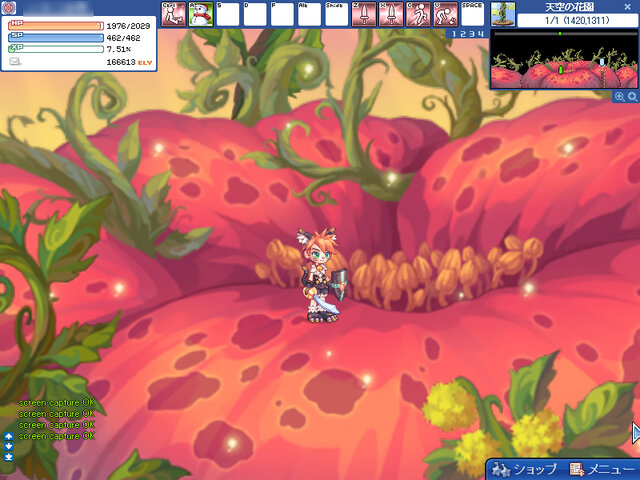Trigger the crouching figure skill in slot V

(x=446, y=14)
